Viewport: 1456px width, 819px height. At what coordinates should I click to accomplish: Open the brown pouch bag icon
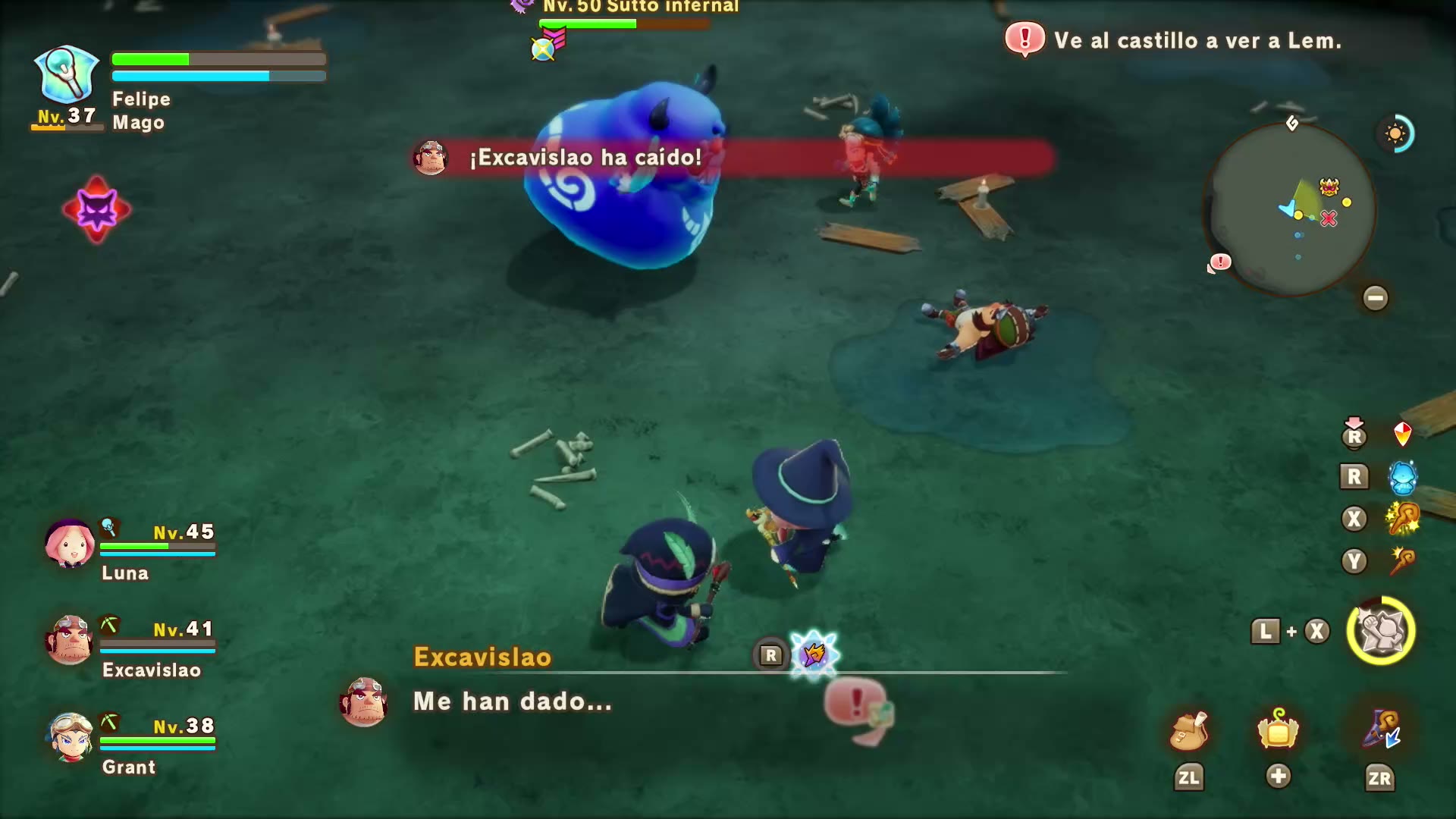[x=1188, y=731]
